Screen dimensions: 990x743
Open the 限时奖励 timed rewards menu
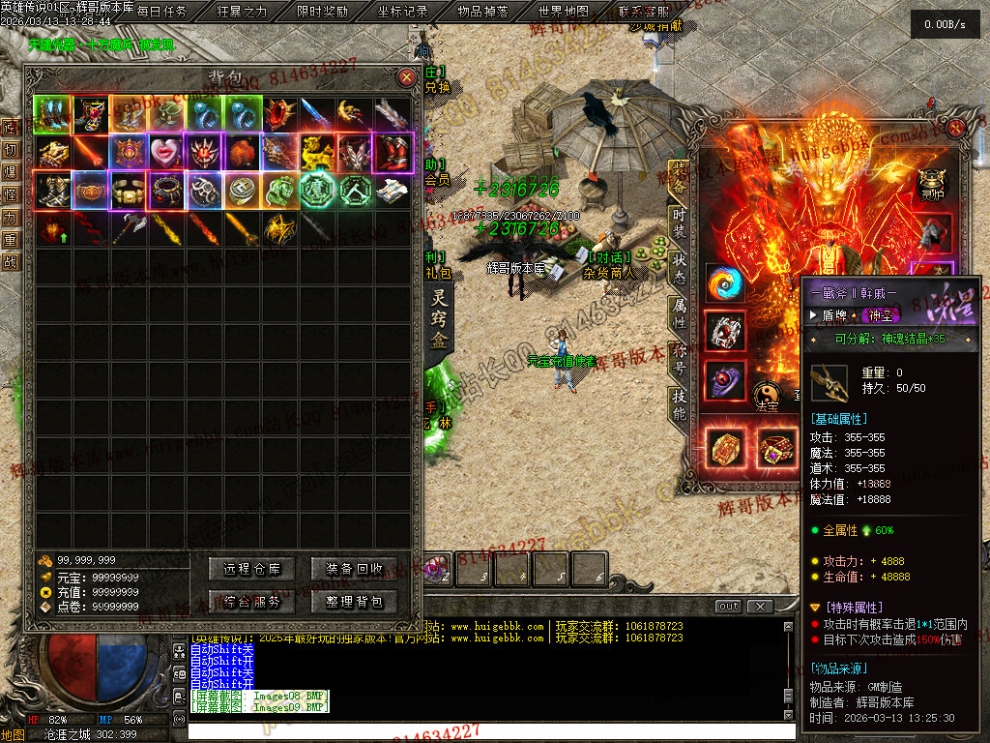click(323, 12)
